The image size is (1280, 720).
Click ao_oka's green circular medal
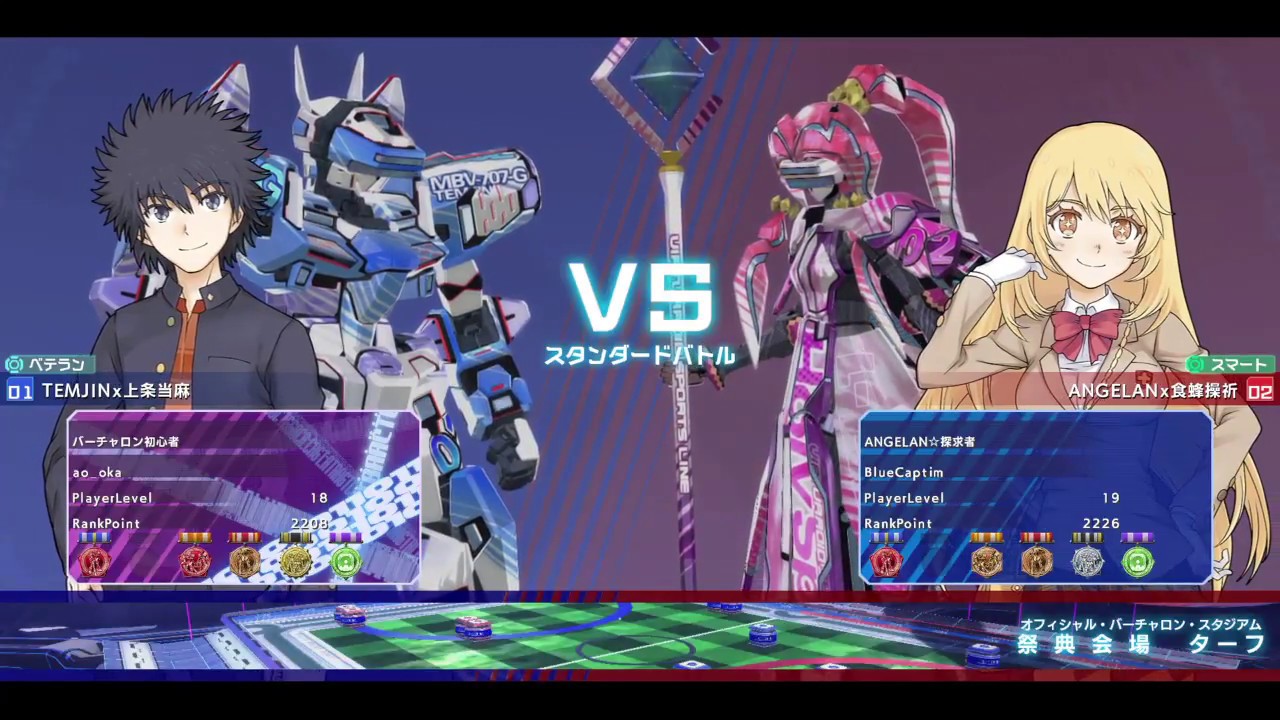[345, 562]
